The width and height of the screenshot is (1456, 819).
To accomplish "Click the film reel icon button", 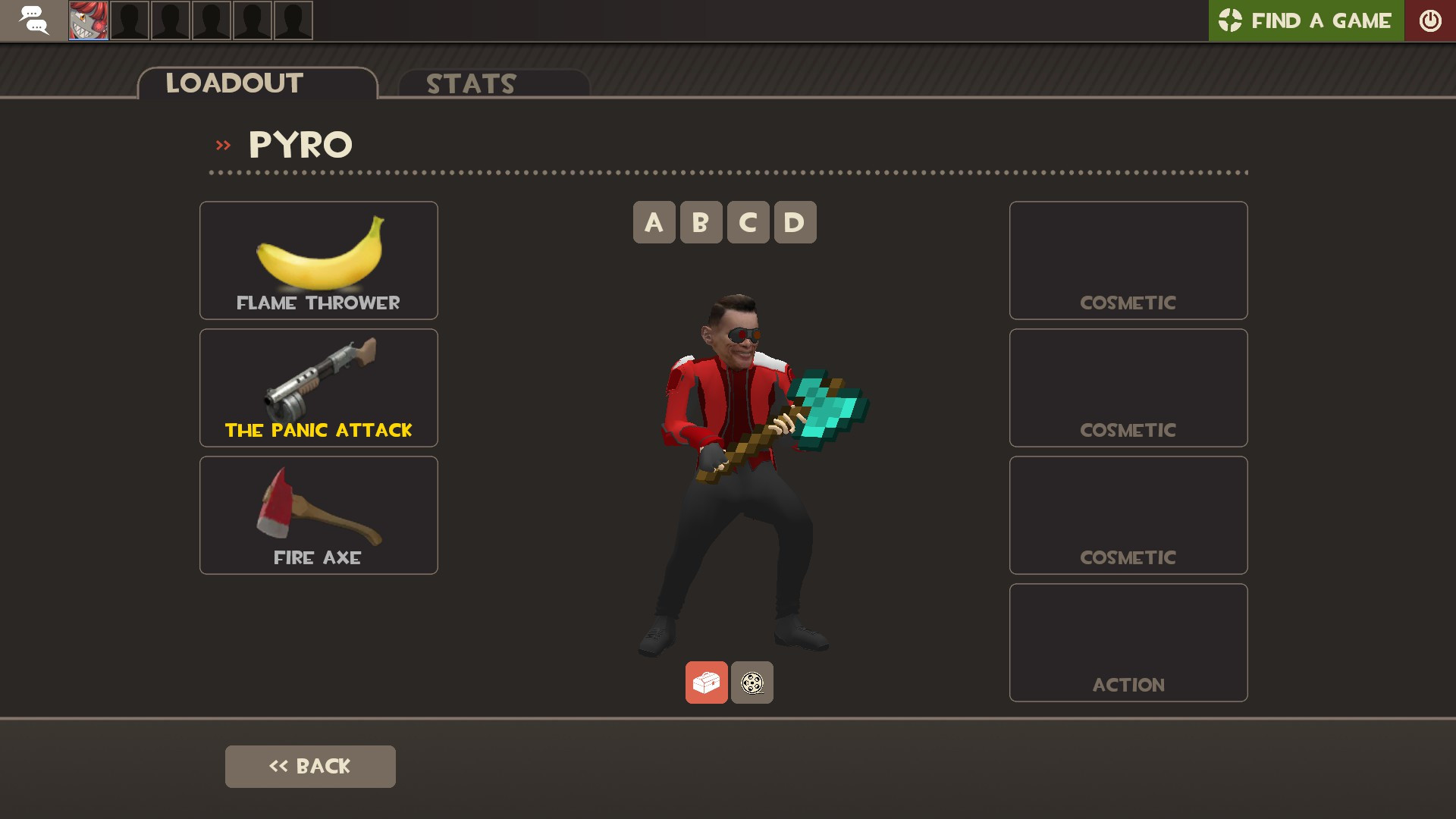I will point(752,682).
